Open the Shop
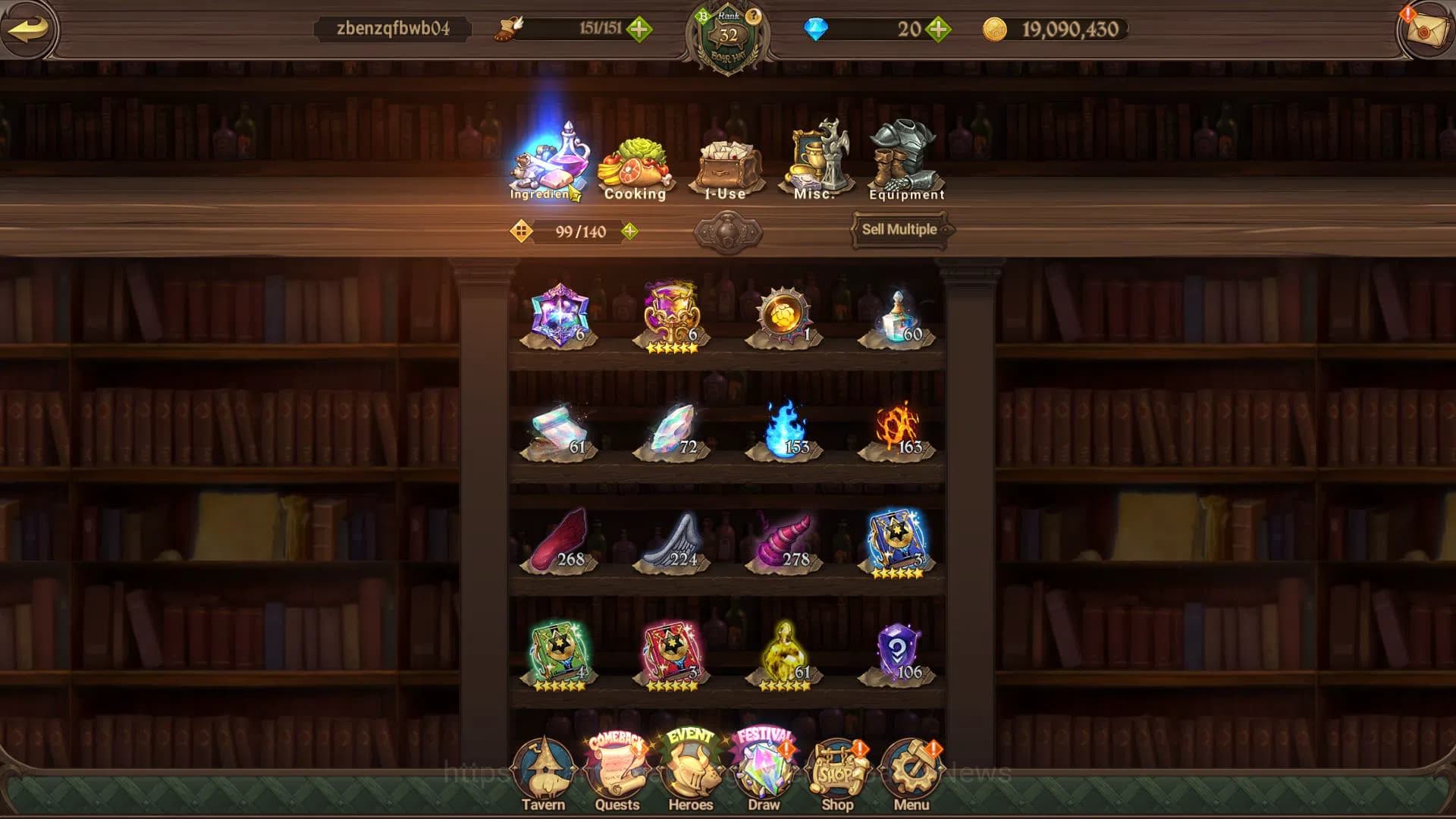1456x819 pixels. tap(837, 775)
